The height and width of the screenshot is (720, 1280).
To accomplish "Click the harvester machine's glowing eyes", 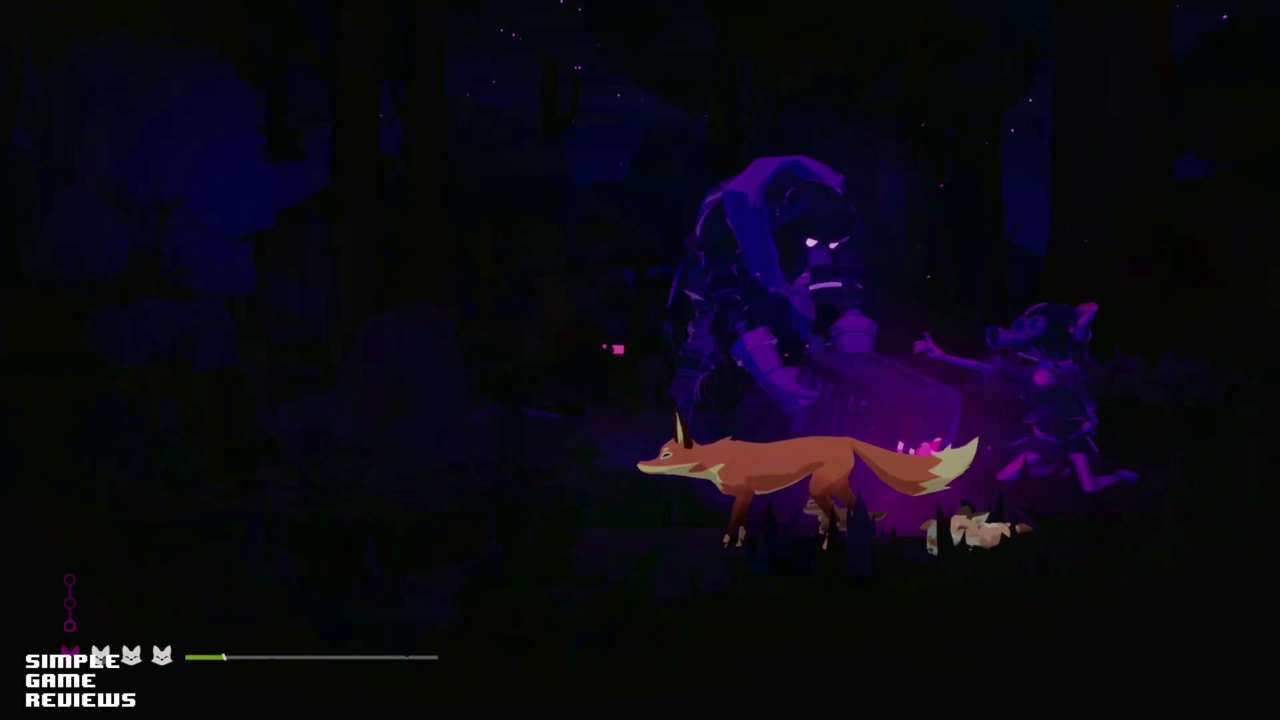I will click(x=822, y=243).
